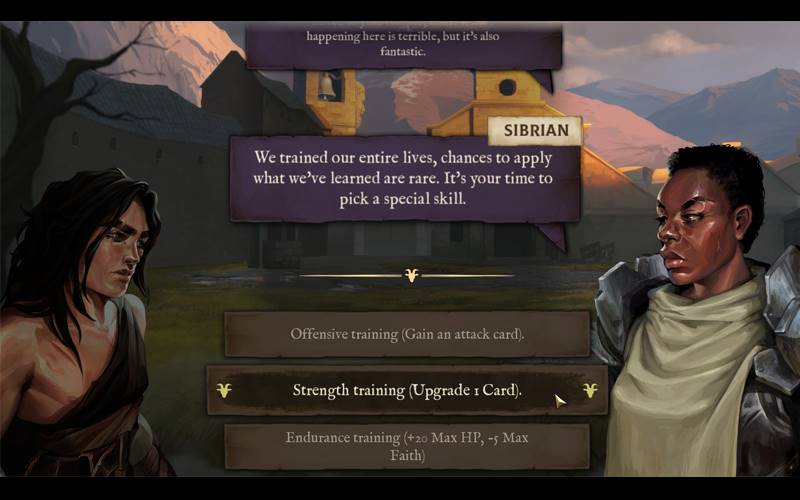Select Strength training (Upgrade 1 Card)
Viewport: 800px width, 500px height.
pyautogui.click(x=406, y=390)
